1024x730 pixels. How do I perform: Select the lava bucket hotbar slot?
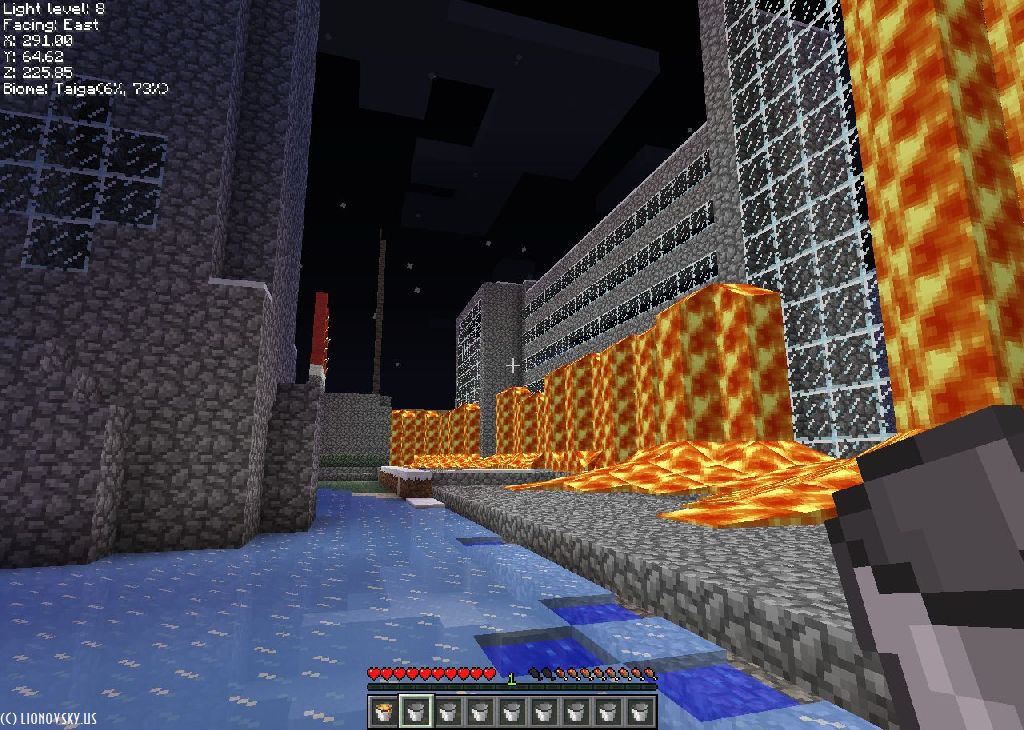click(383, 712)
